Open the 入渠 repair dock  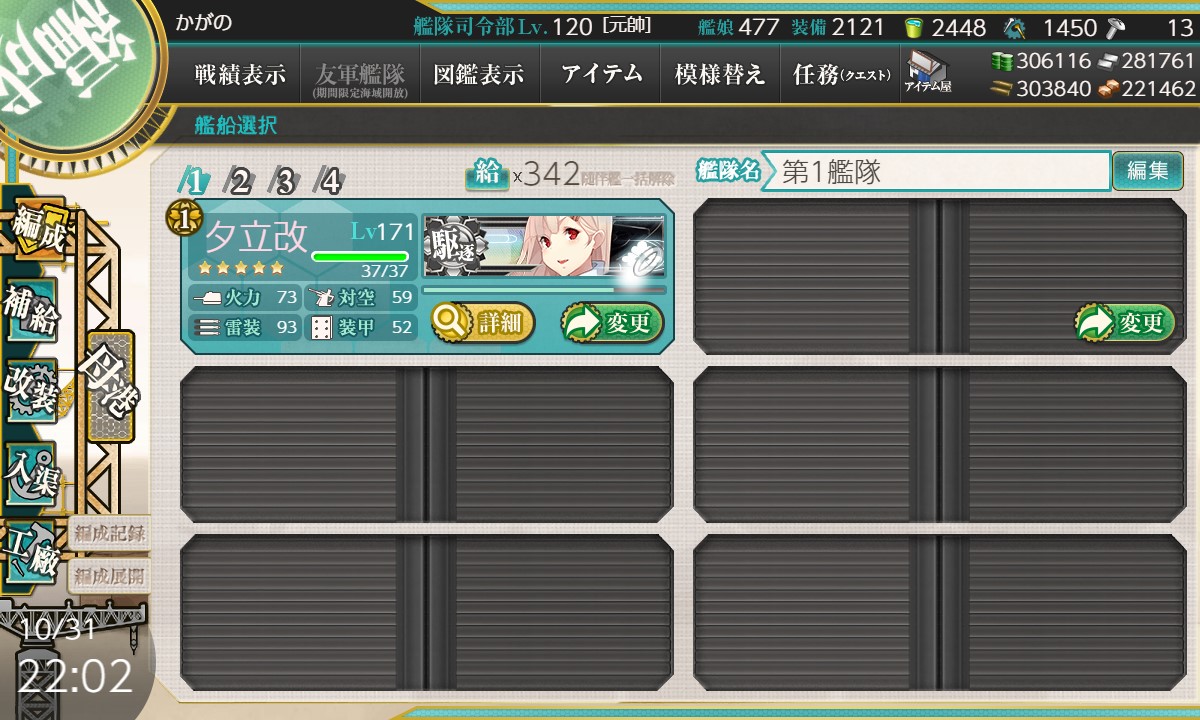tap(31, 470)
